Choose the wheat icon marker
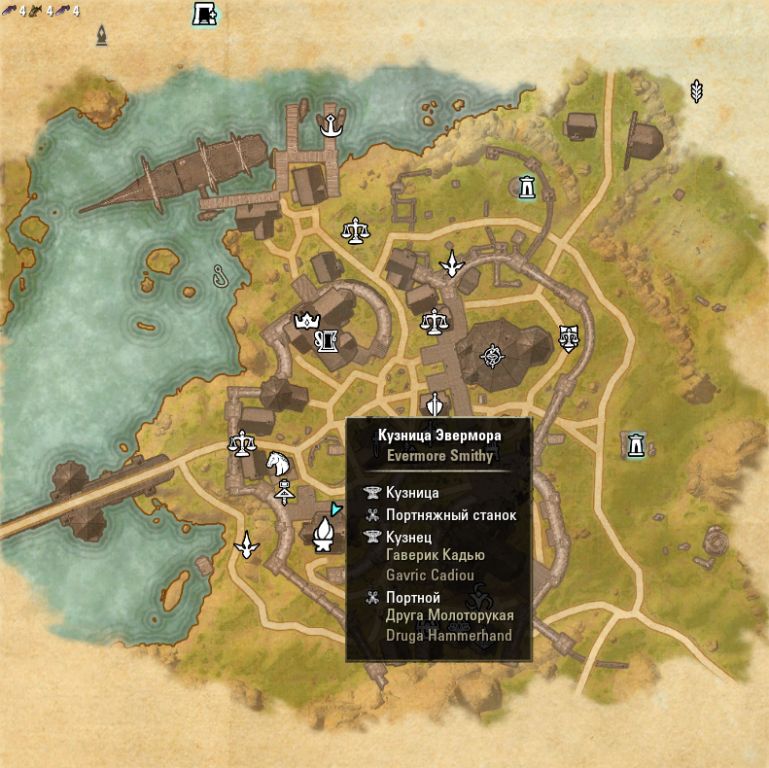The width and height of the screenshot is (769, 768). [697, 92]
